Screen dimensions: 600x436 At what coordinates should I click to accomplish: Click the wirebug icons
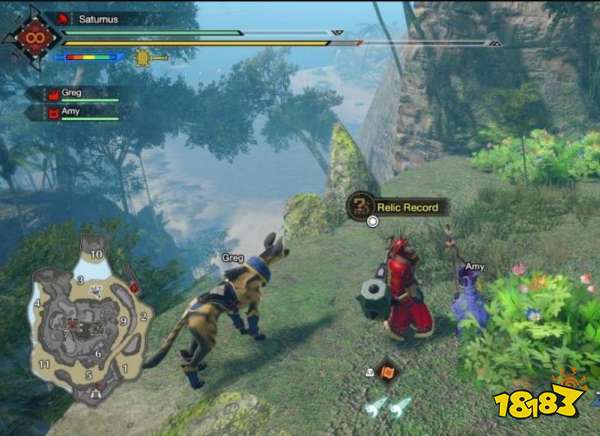click(388, 406)
